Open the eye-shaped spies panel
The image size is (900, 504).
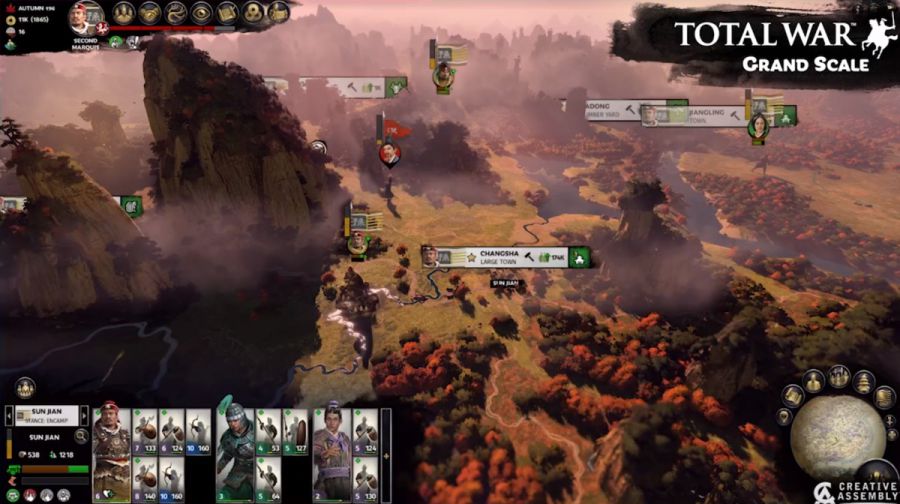[201, 12]
